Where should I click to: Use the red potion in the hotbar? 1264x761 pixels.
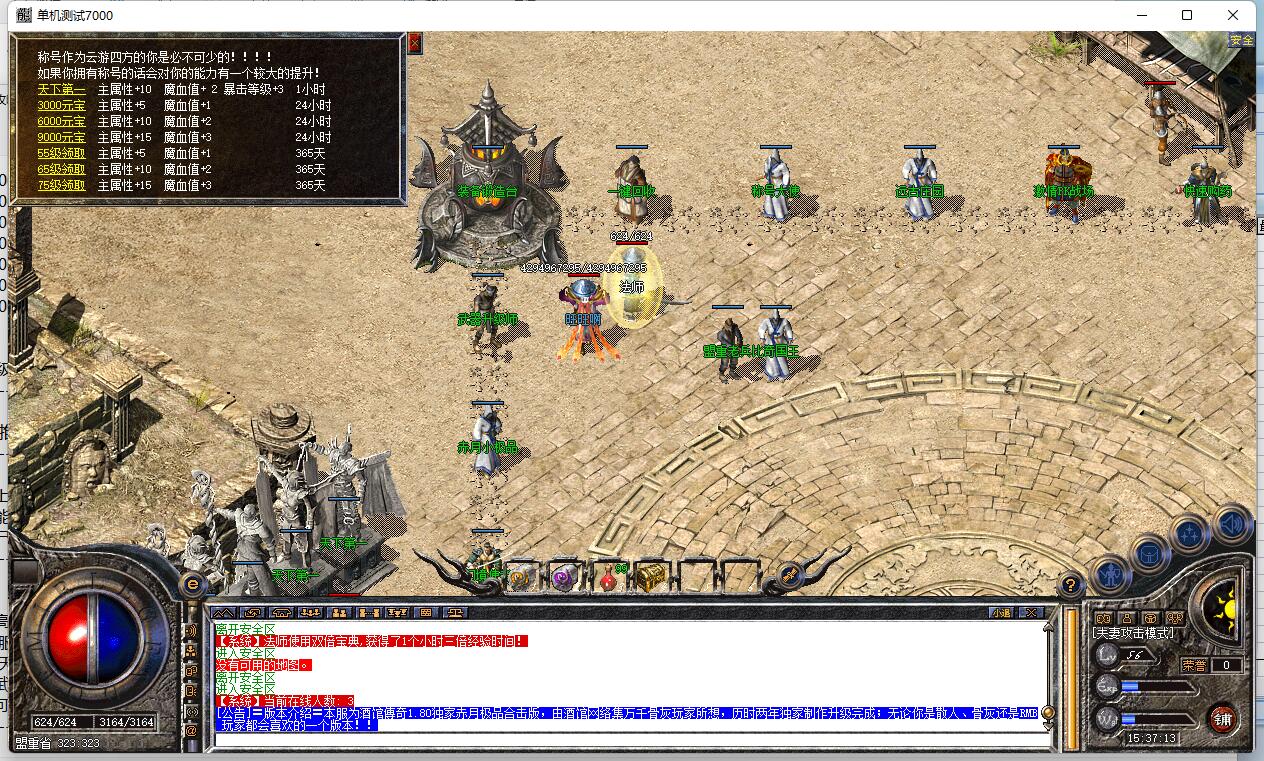pyautogui.click(x=607, y=577)
